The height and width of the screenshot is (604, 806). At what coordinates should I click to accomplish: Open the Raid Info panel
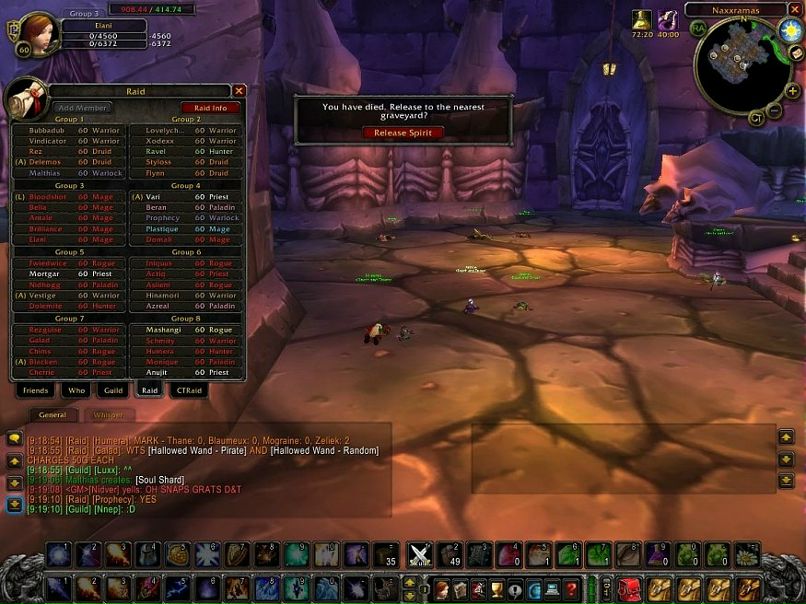coord(209,107)
